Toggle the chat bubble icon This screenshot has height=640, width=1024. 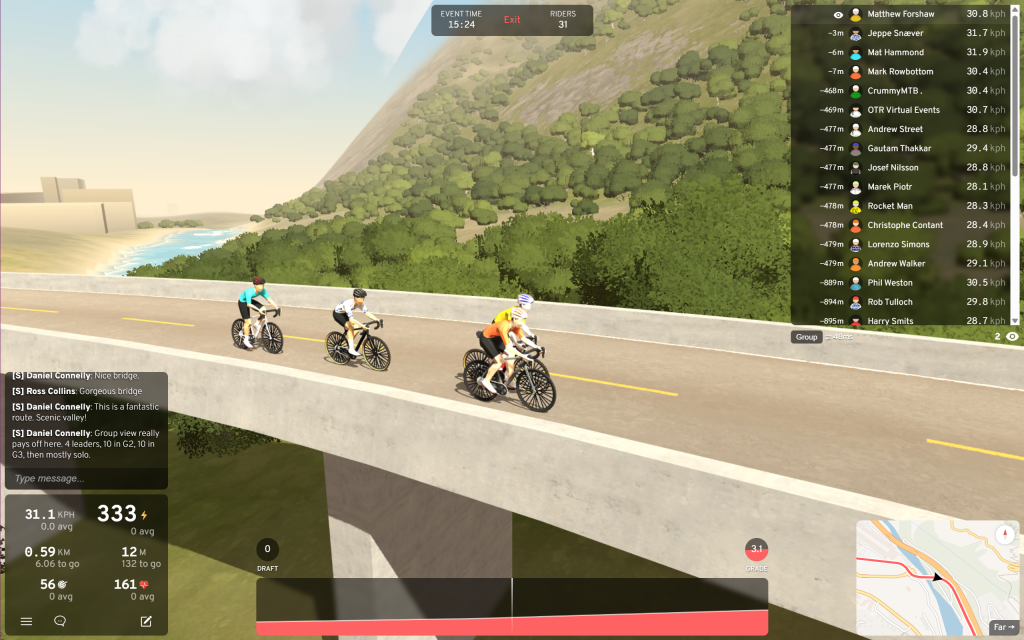point(60,621)
